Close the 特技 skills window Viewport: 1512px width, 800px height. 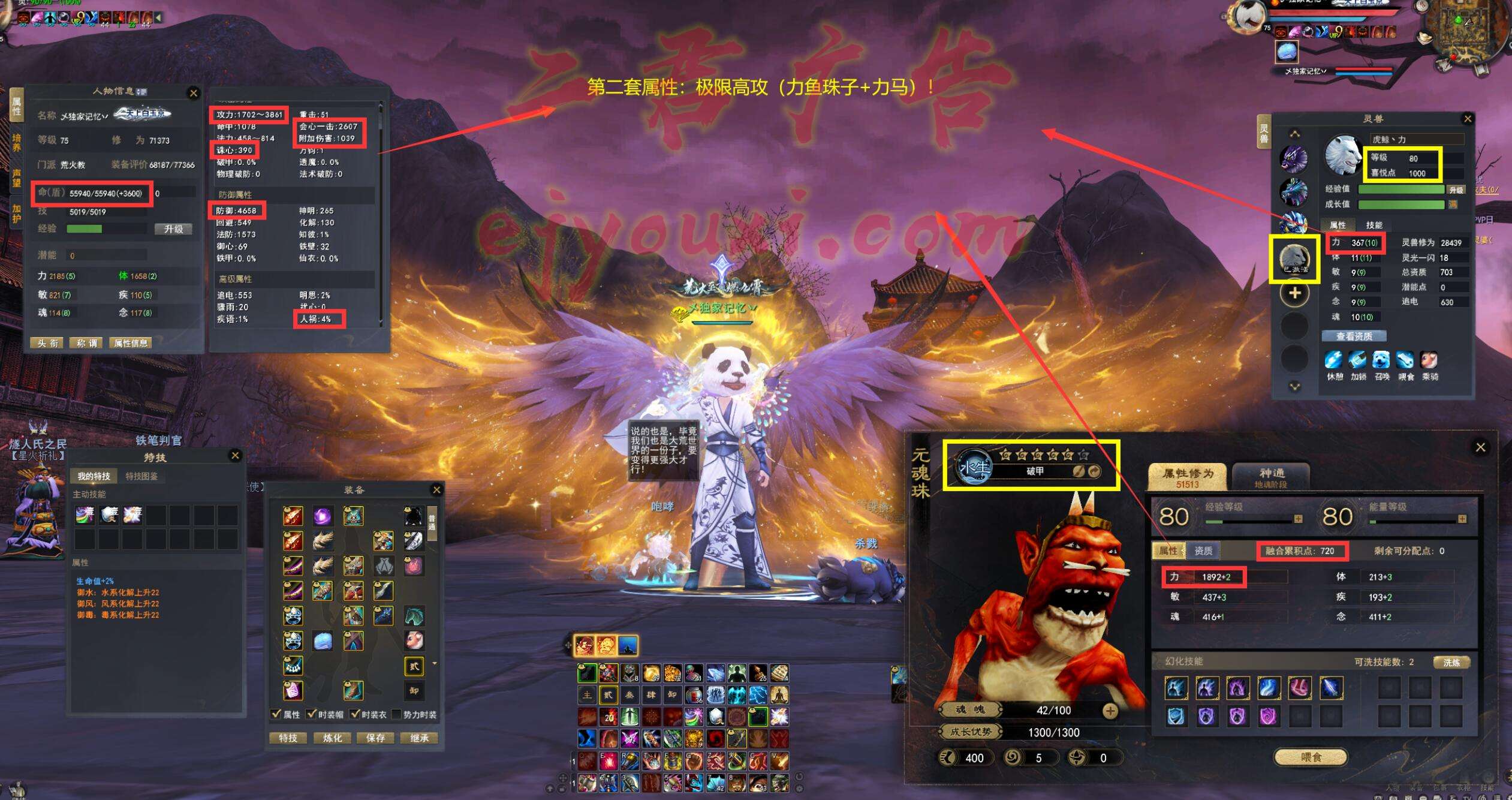[235, 456]
